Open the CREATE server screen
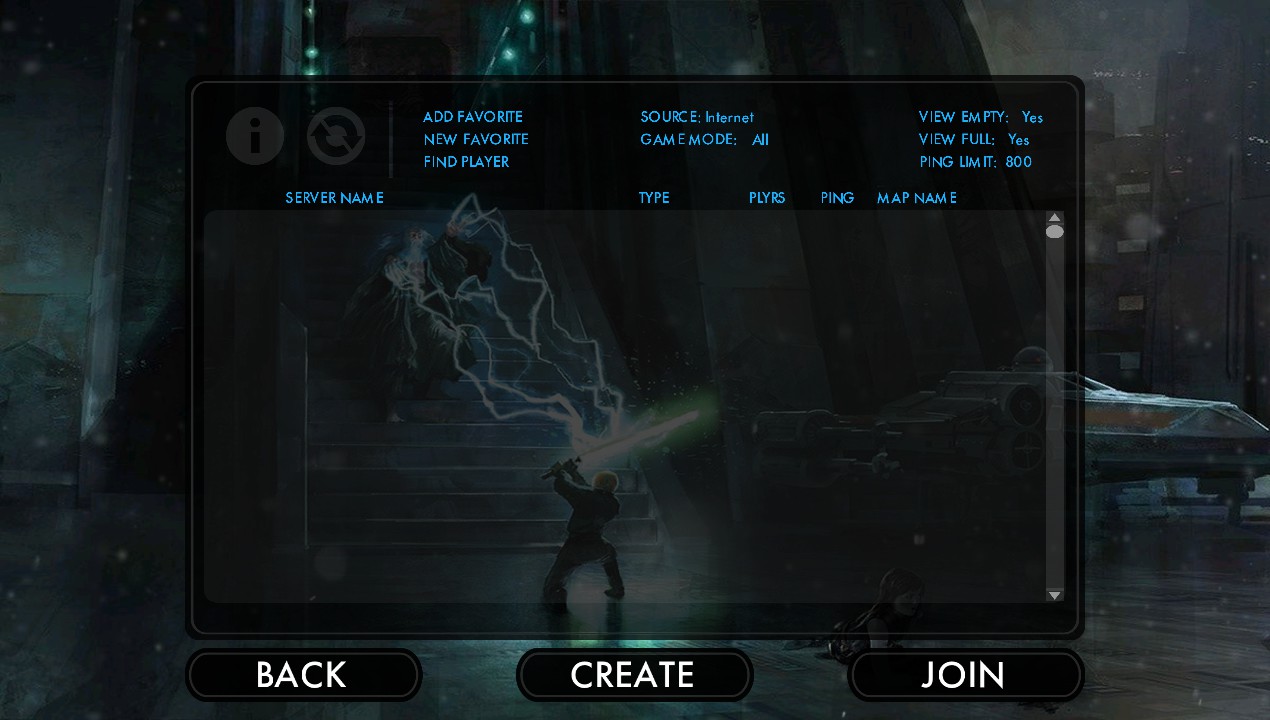 pyautogui.click(x=633, y=675)
